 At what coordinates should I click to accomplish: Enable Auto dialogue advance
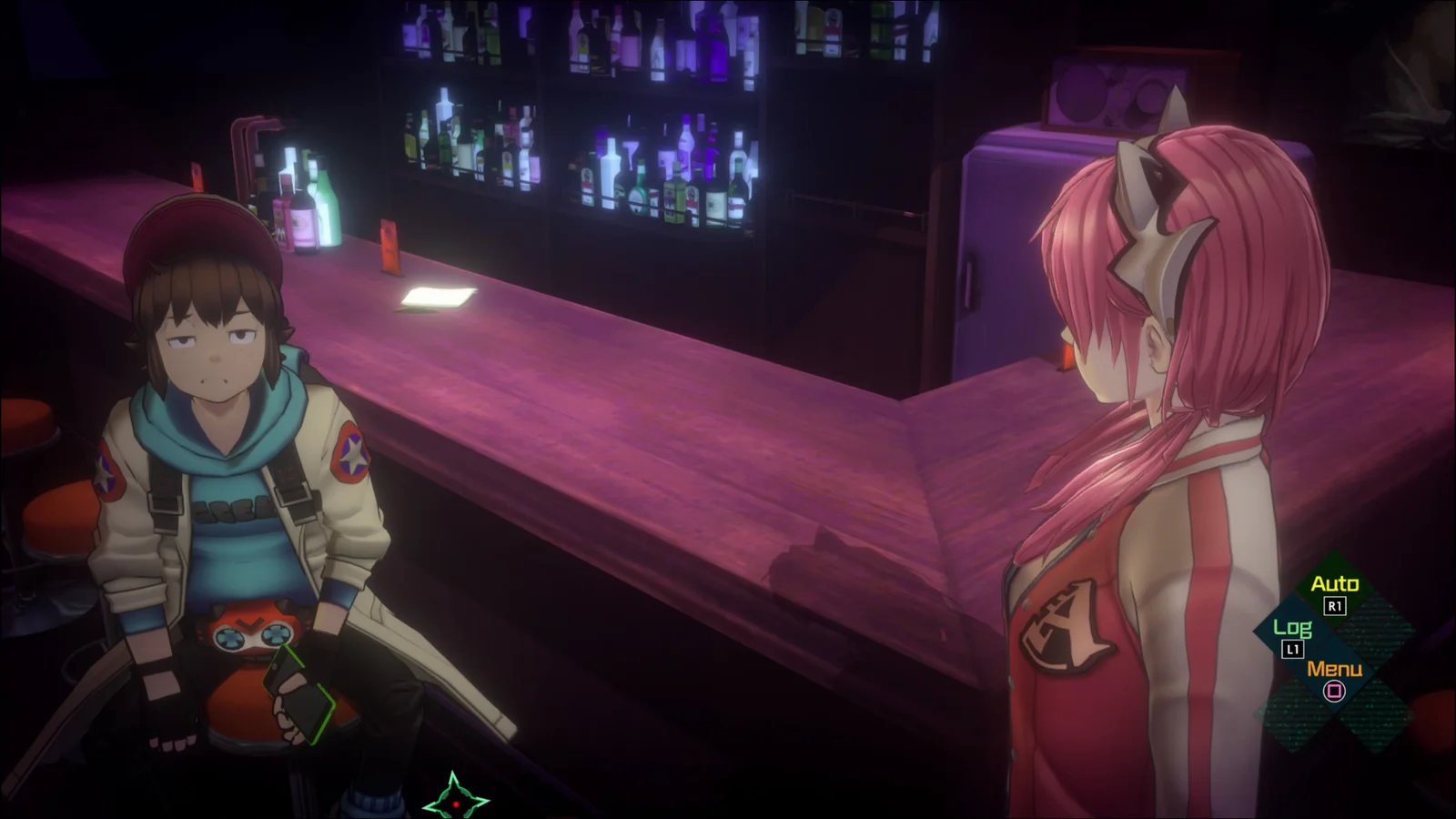1334,585
